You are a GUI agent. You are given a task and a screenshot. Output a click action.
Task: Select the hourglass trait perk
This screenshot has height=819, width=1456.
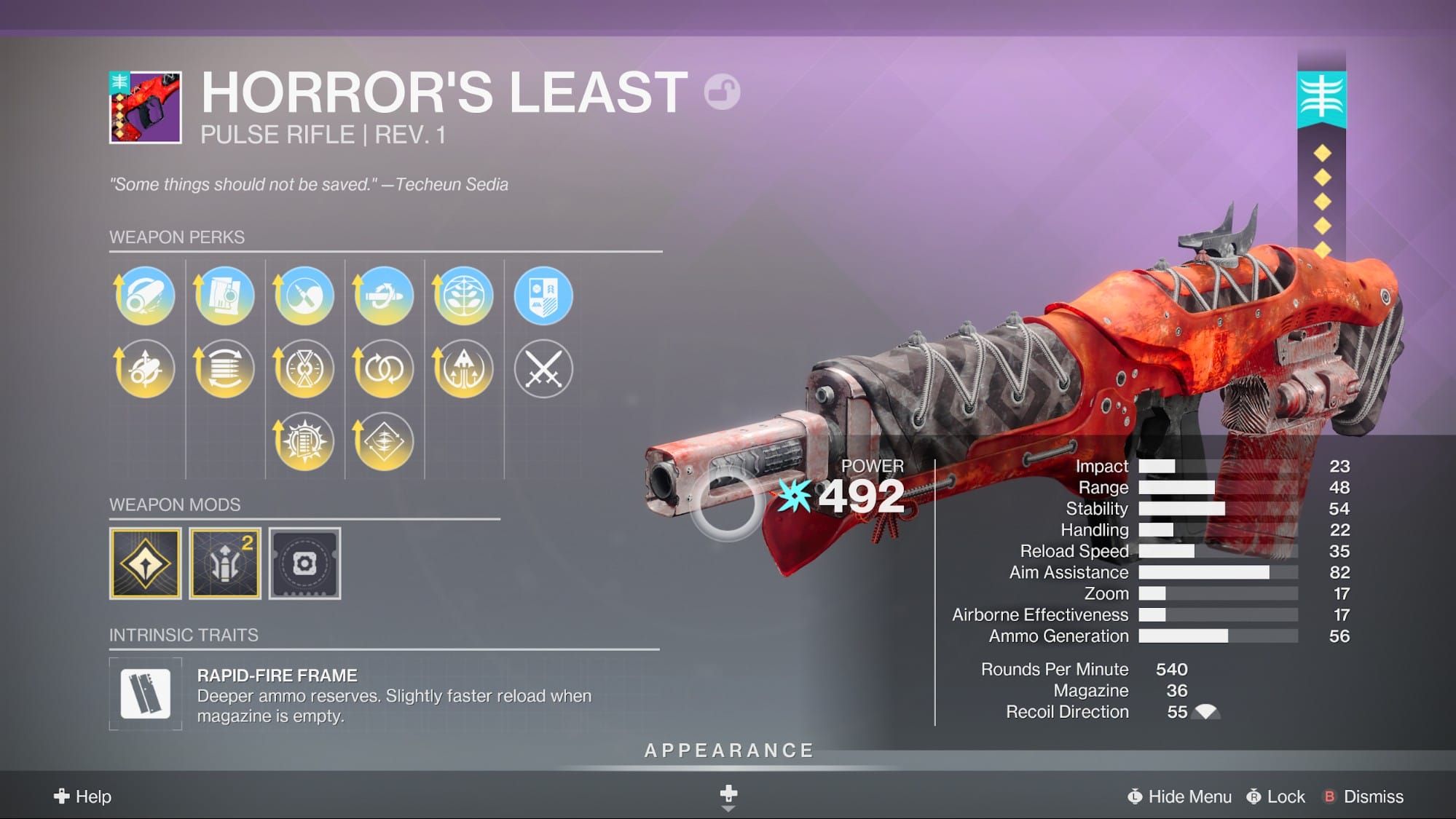coord(304,368)
